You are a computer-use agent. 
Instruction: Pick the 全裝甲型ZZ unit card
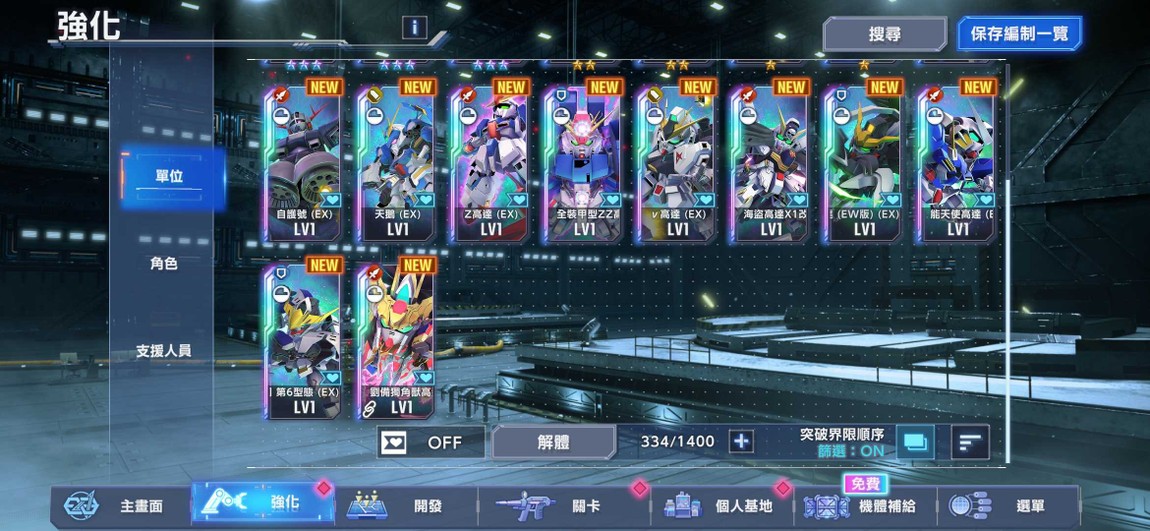583,160
